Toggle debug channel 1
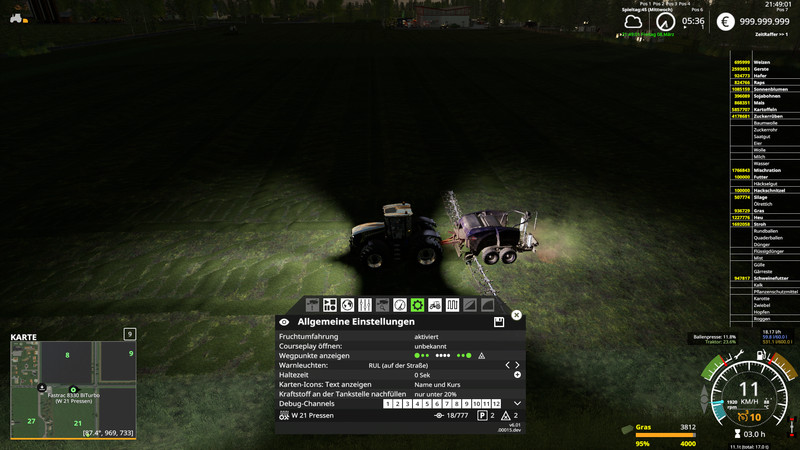 (388, 404)
